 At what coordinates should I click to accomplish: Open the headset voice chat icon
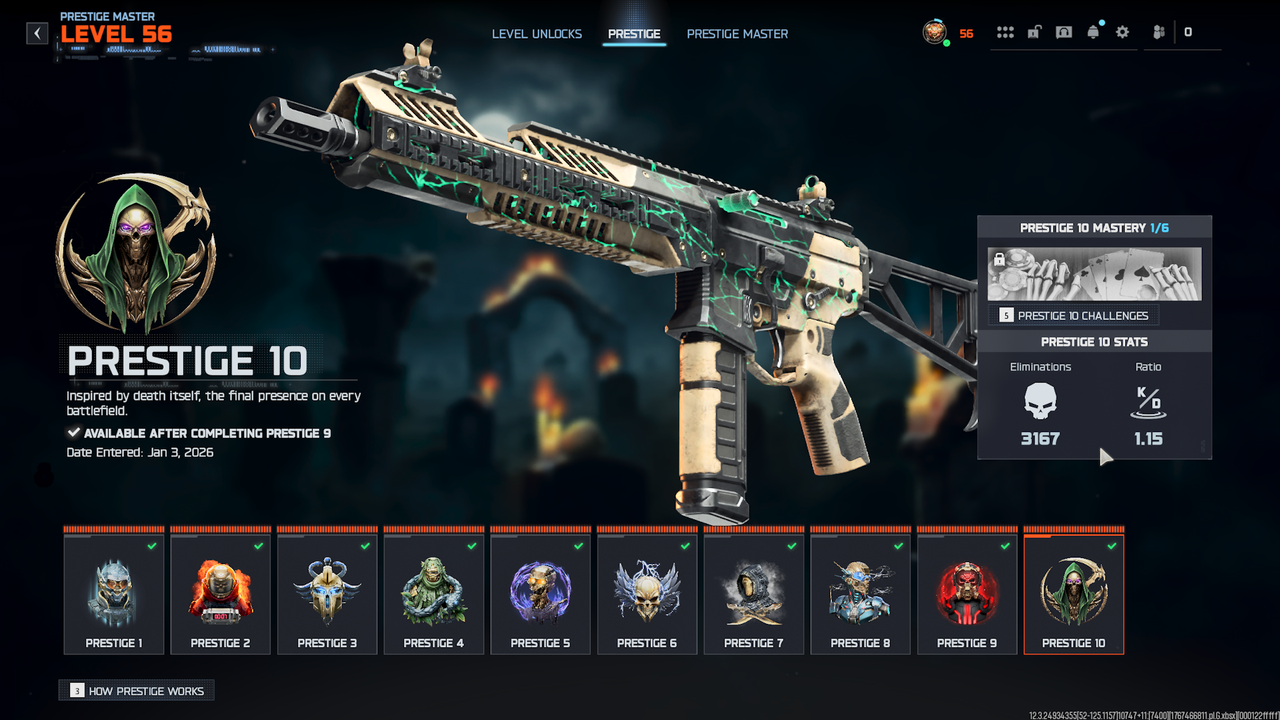click(1064, 33)
